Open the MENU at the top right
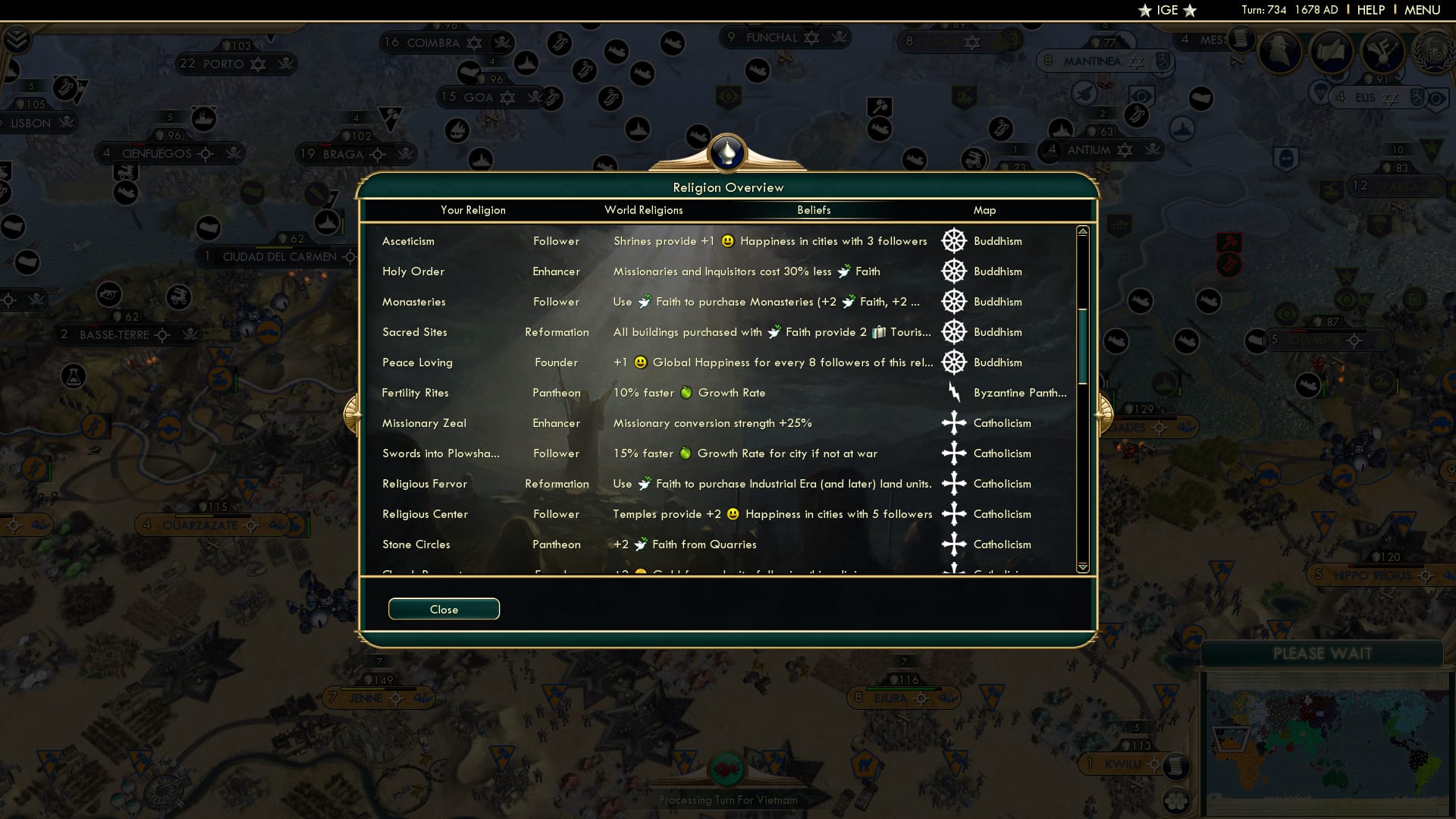Viewport: 1456px width, 819px height. [x=1421, y=10]
